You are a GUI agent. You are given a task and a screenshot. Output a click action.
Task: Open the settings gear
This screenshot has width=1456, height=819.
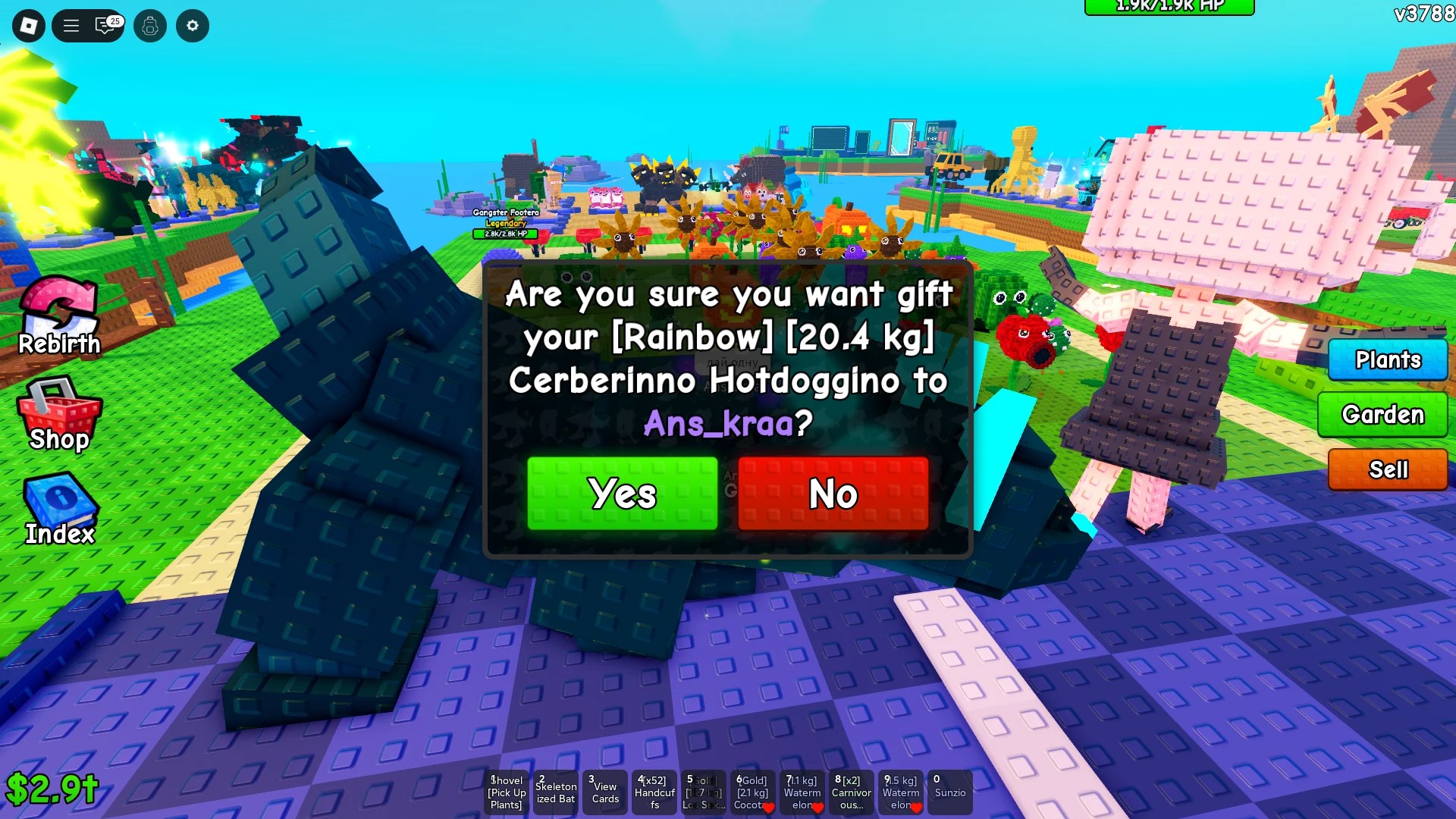click(x=193, y=26)
